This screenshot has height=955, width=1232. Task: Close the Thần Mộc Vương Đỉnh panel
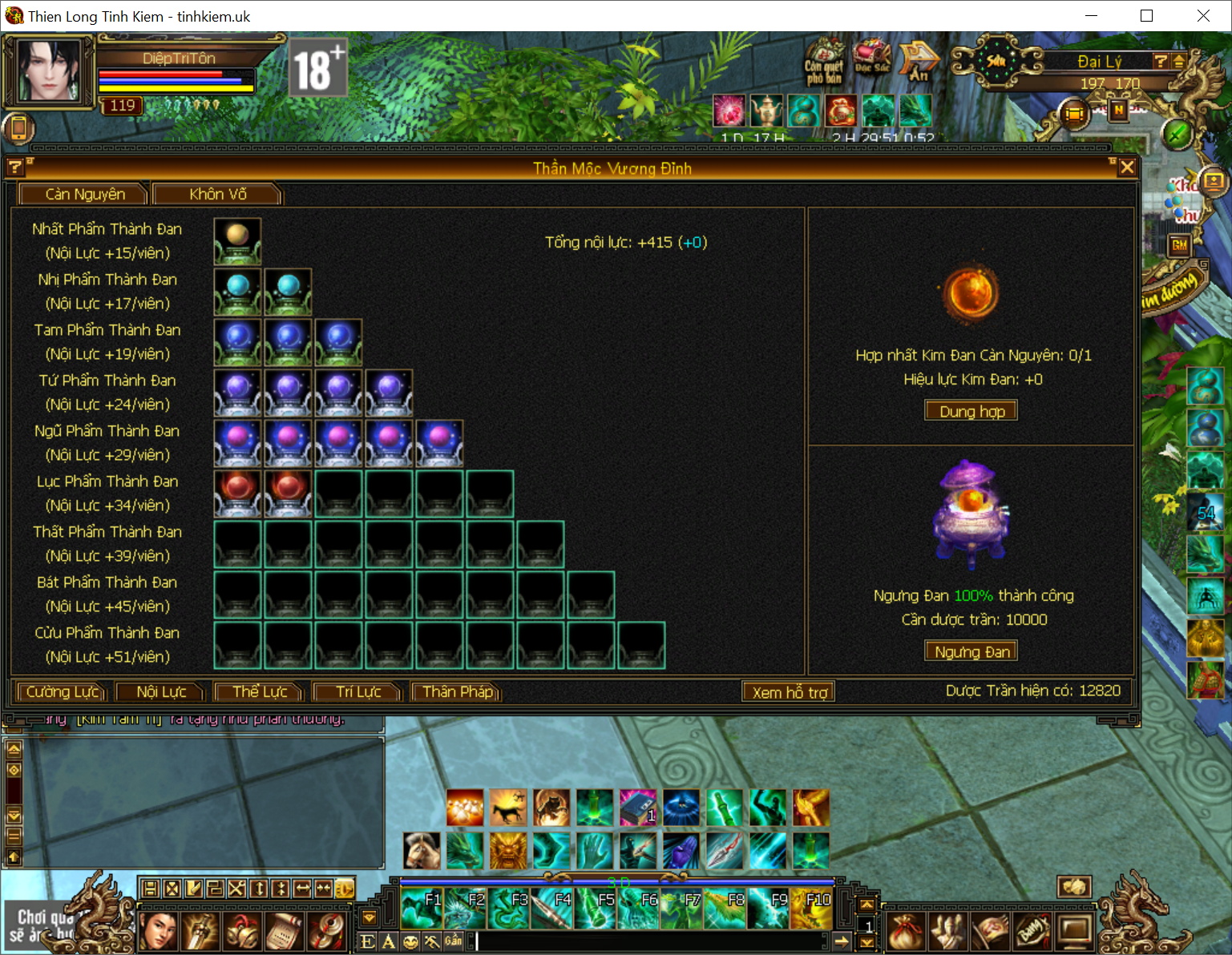click(x=1127, y=167)
